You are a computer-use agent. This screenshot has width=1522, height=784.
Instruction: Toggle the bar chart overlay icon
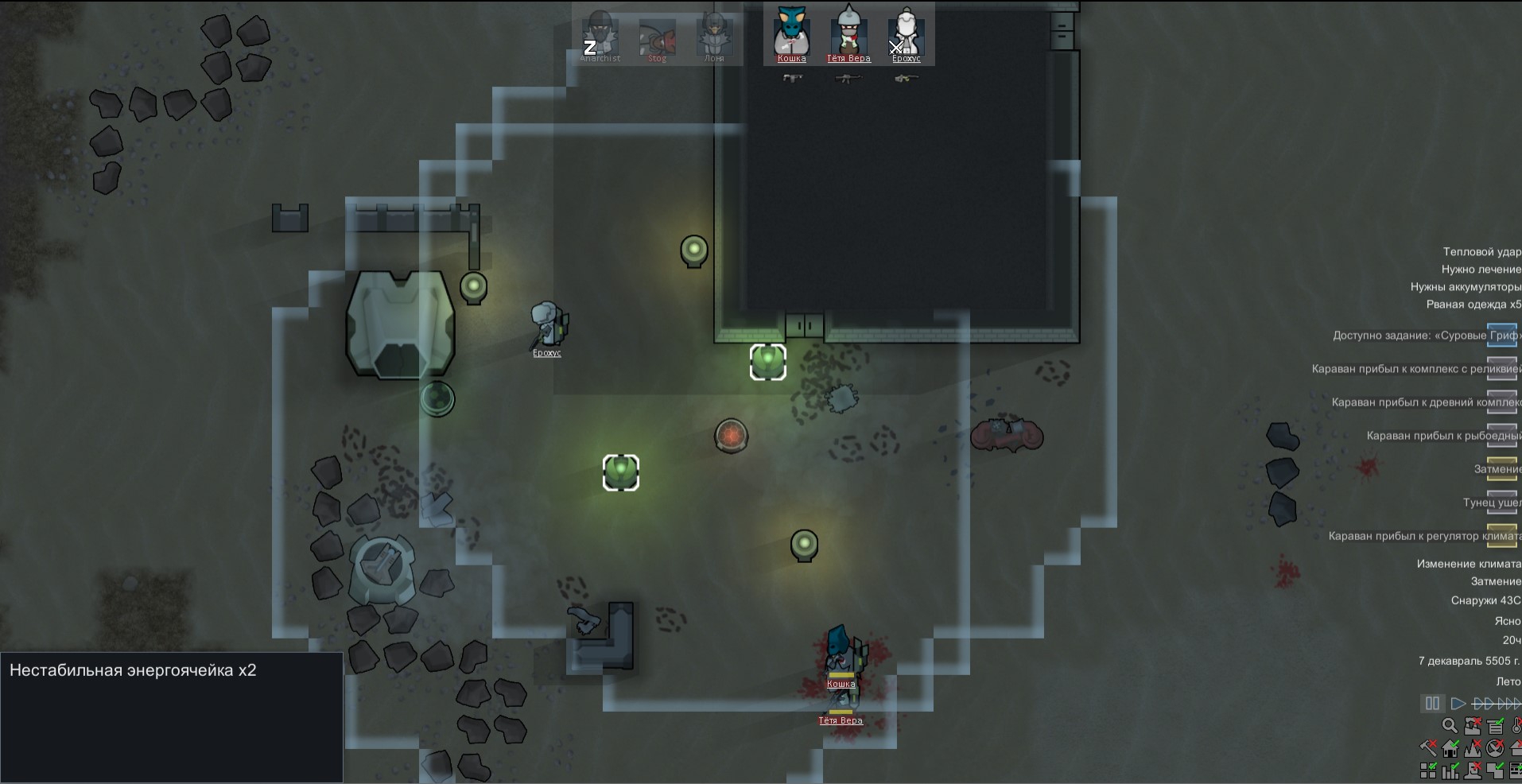tap(1450, 770)
